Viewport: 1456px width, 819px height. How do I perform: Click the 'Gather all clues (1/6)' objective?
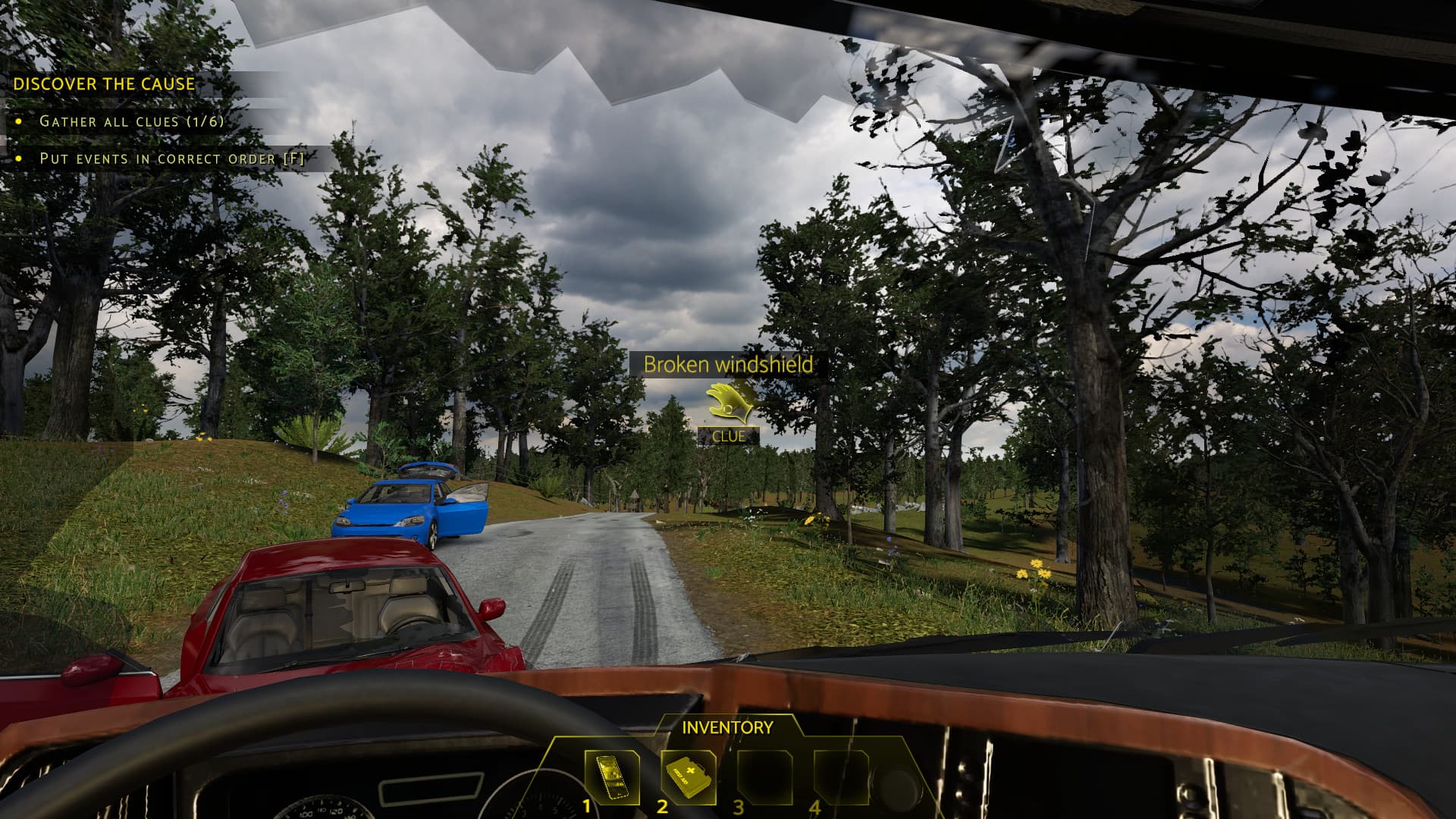click(130, 120)
